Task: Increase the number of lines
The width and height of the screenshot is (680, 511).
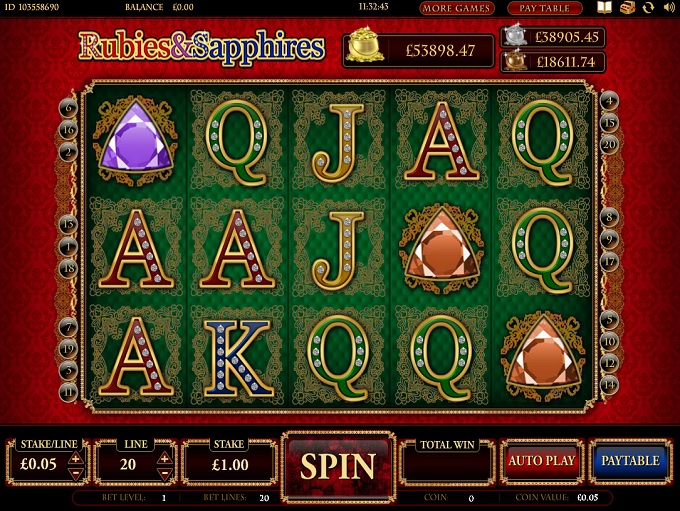Action: (x=165, y=458)
